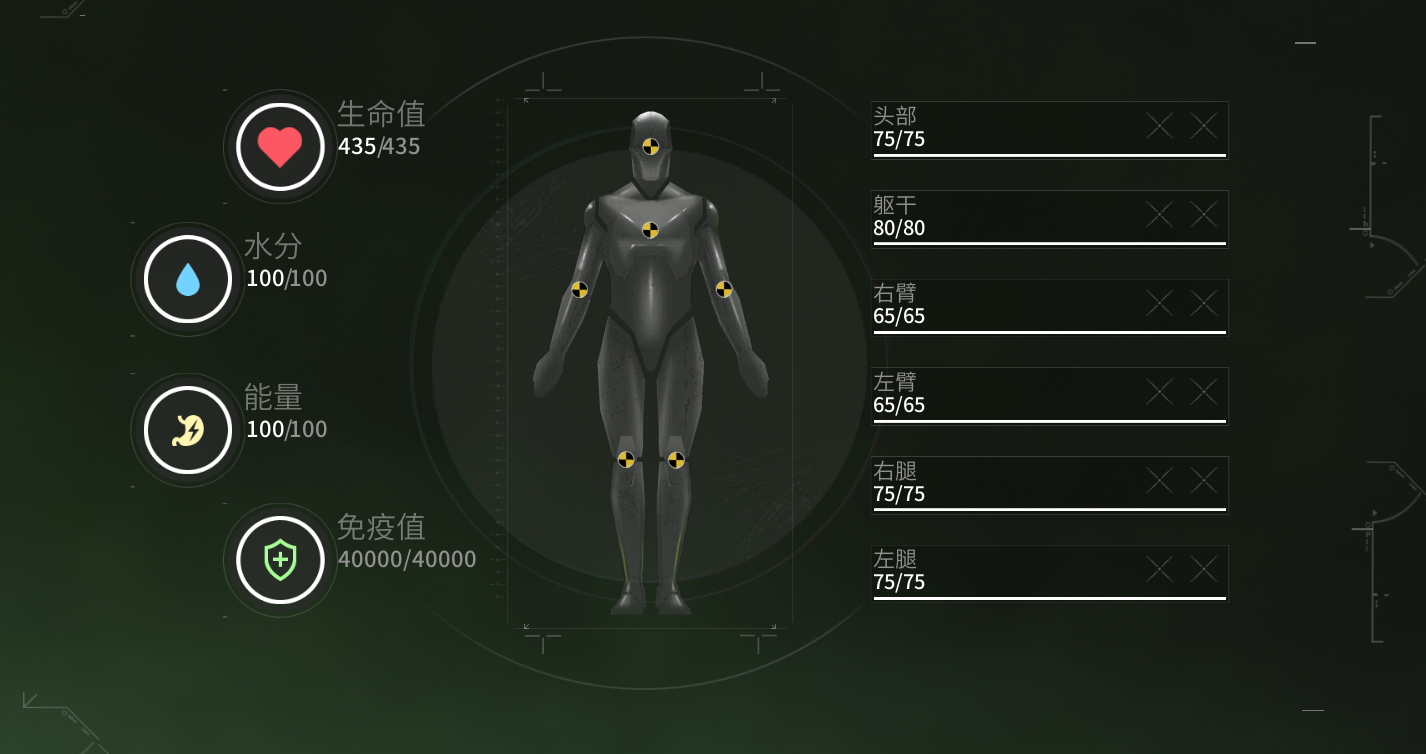Click the empty slot in 左腿 panel
This screenshot has height=754, width=1426.
click(1157, 568)
